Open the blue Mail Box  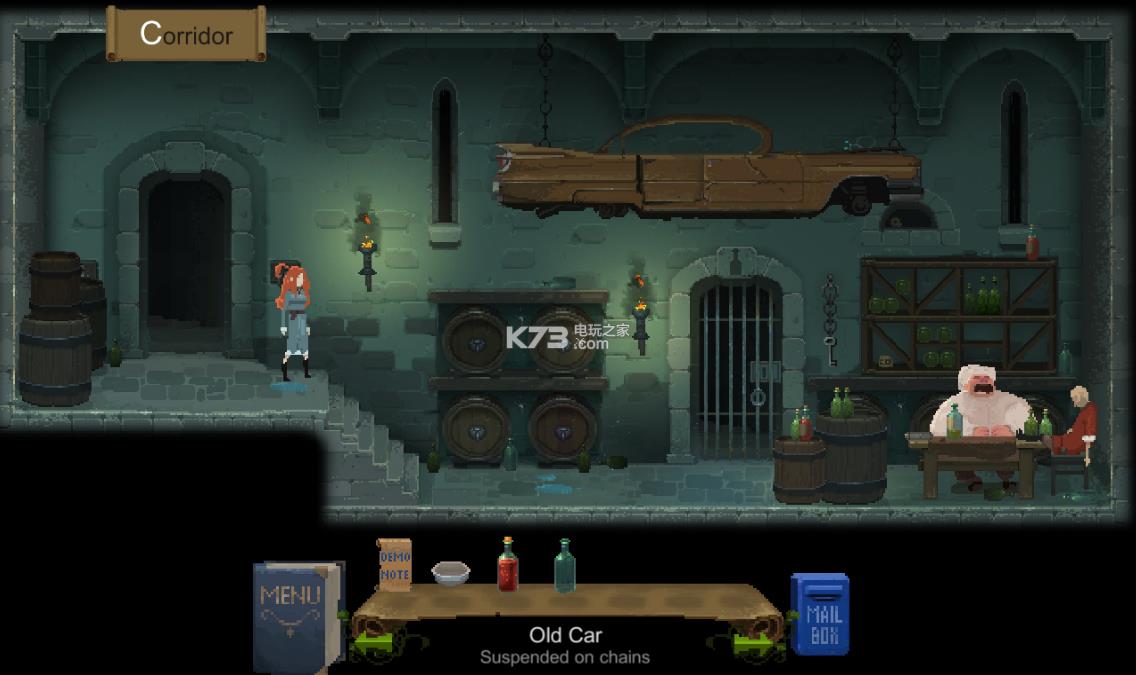coord(821,613)
